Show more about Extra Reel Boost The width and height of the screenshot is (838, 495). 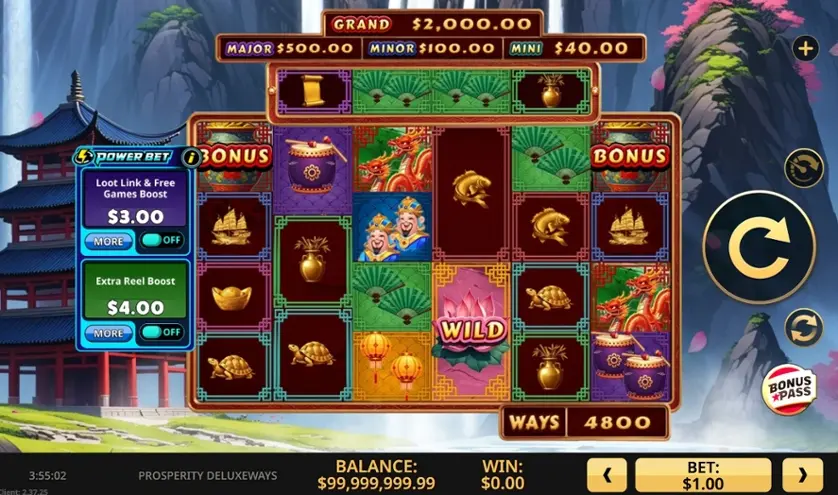coord(108,332)
